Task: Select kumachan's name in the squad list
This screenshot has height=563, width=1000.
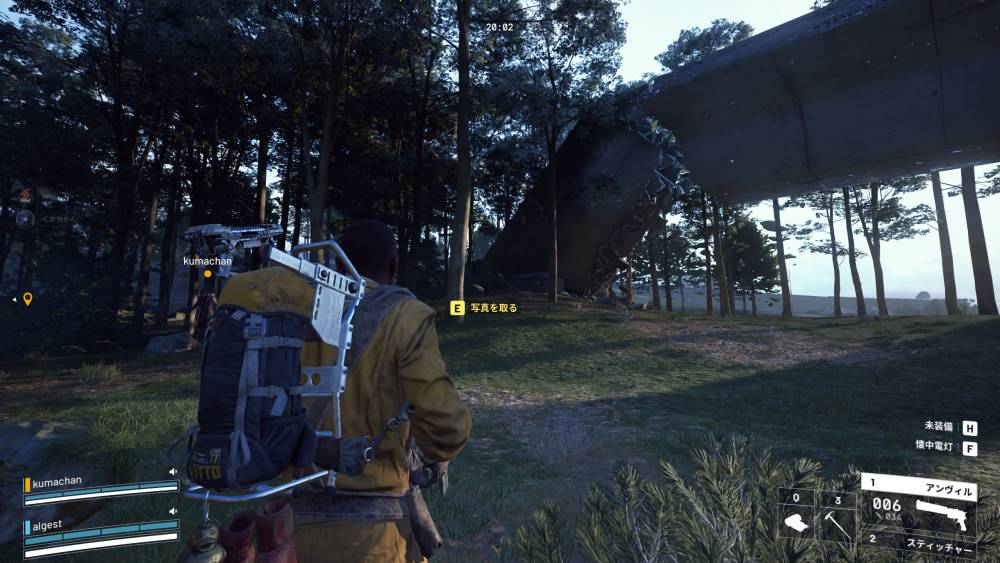Action: pyautogui.click(x=56, y=483)
